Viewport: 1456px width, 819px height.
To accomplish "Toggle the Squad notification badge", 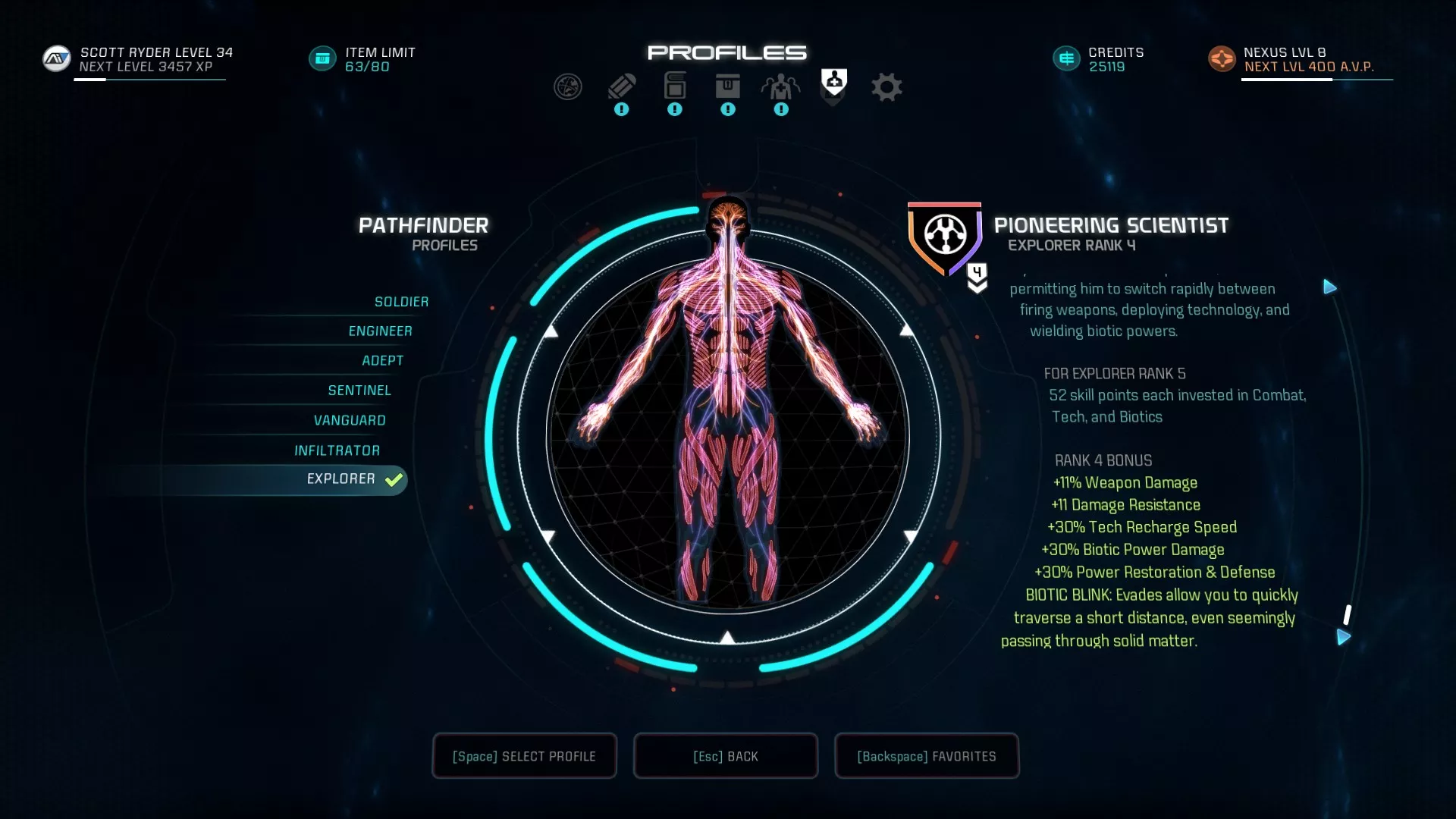I will 780,109.
